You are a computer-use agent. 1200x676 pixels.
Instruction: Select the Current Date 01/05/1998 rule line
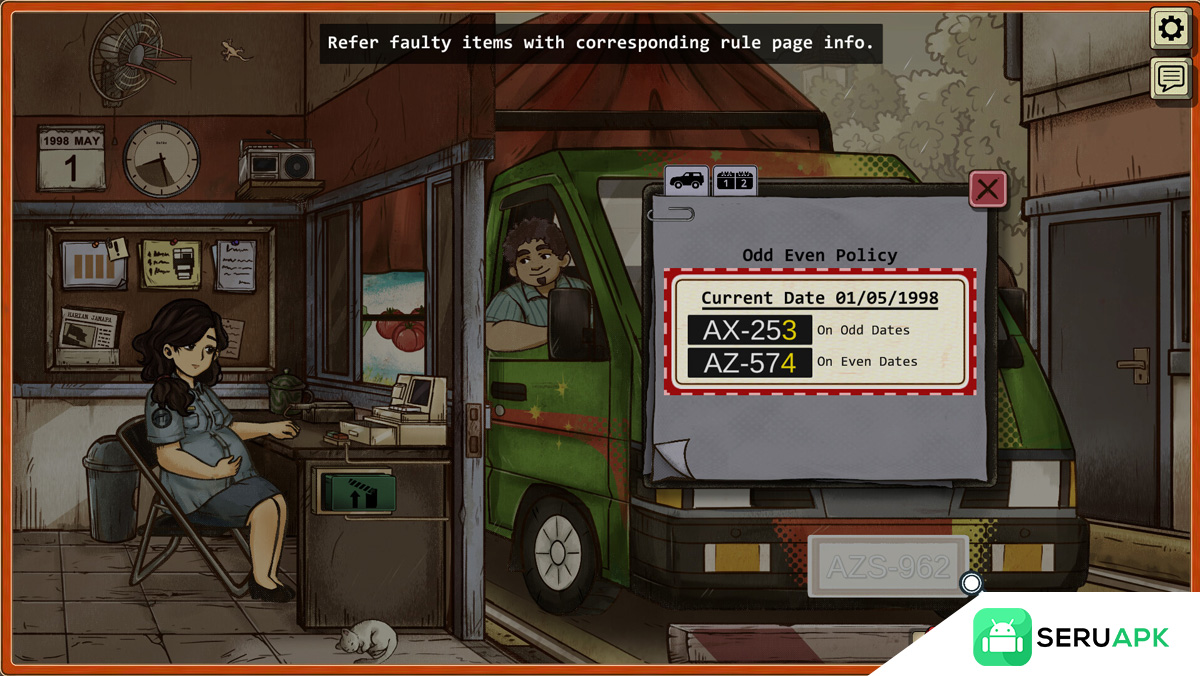click(819, 298)
